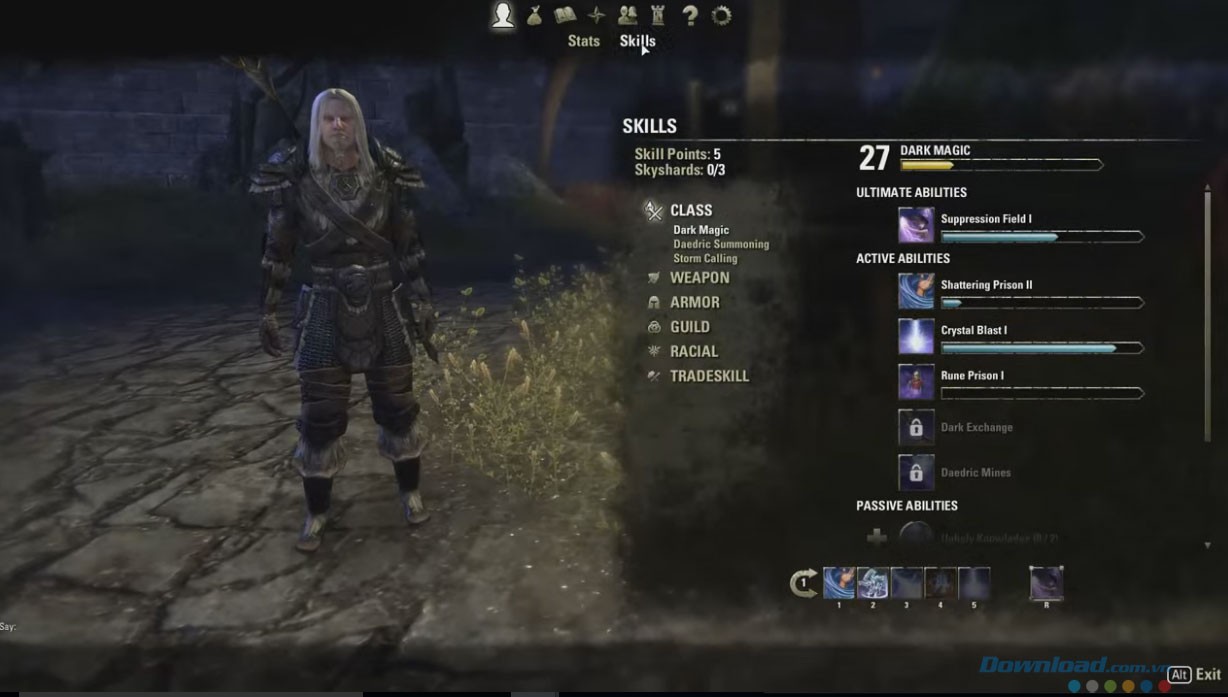Open the Guild skill category
The width and height of the screenshot is (1228, 697).
689,327
